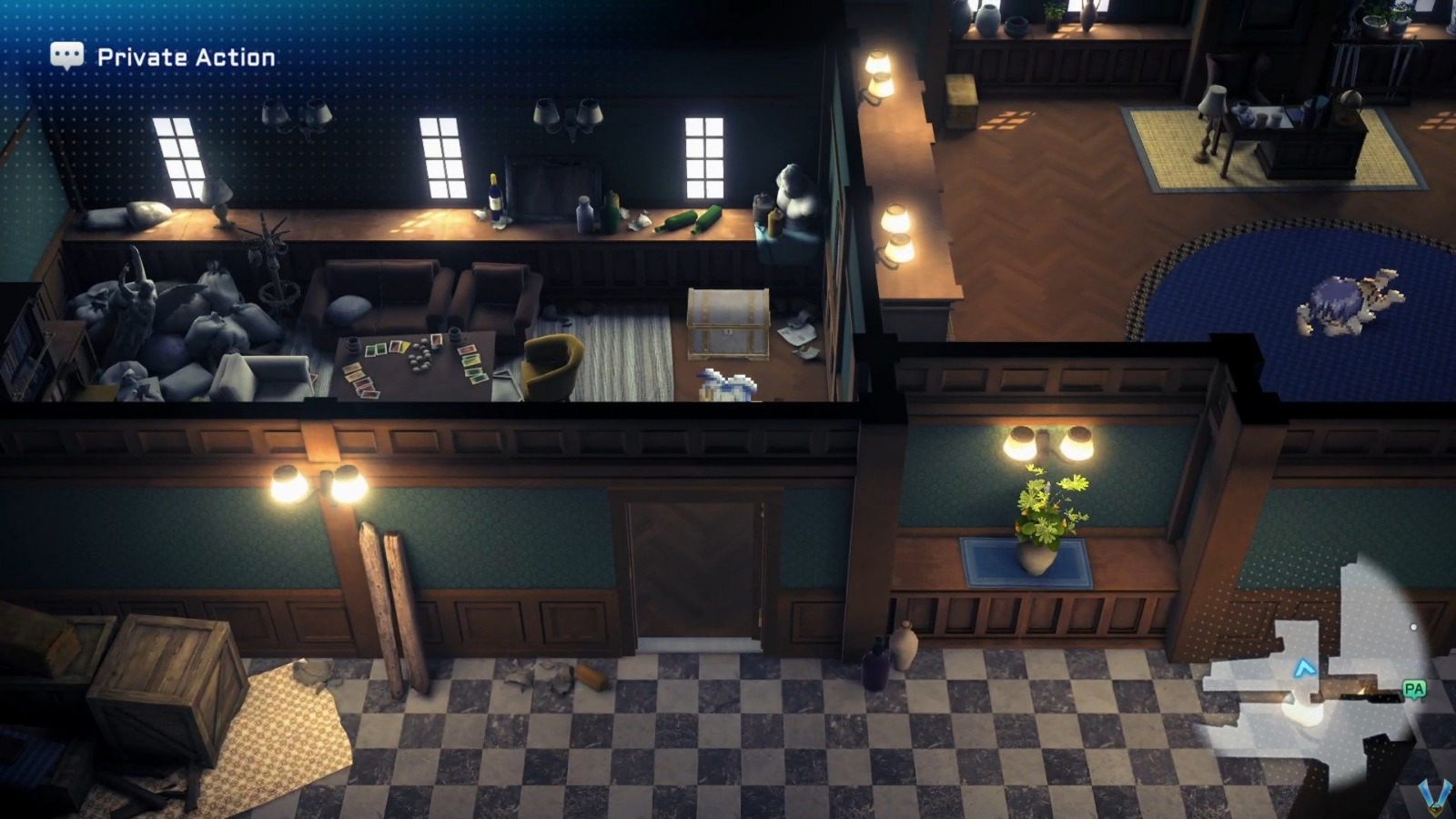Screen dimensions: 1456x819
Task: Click the gold V emblem below the minimap
Action: tap(1434, 798)
